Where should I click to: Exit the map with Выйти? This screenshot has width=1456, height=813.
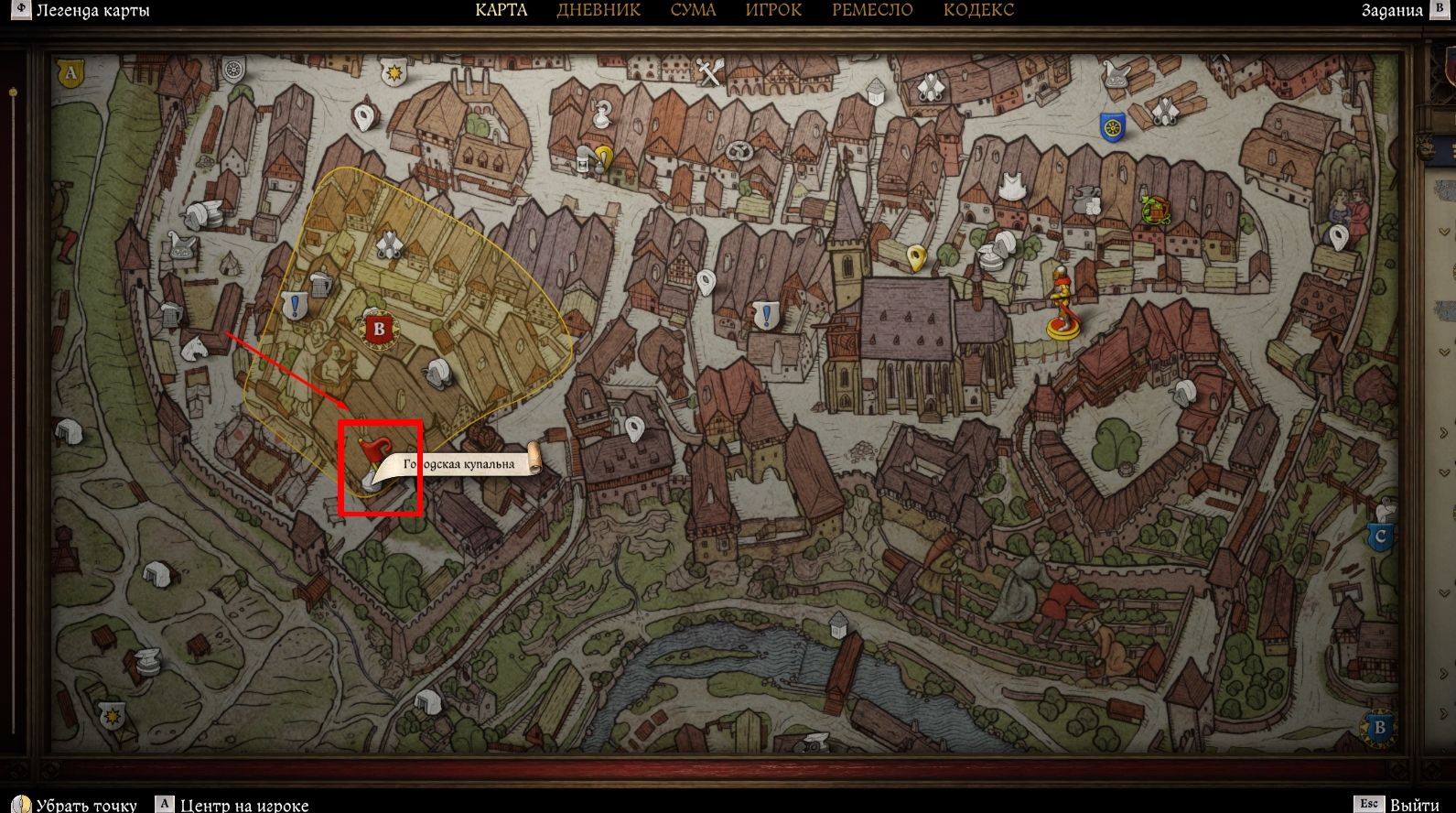1414,805
